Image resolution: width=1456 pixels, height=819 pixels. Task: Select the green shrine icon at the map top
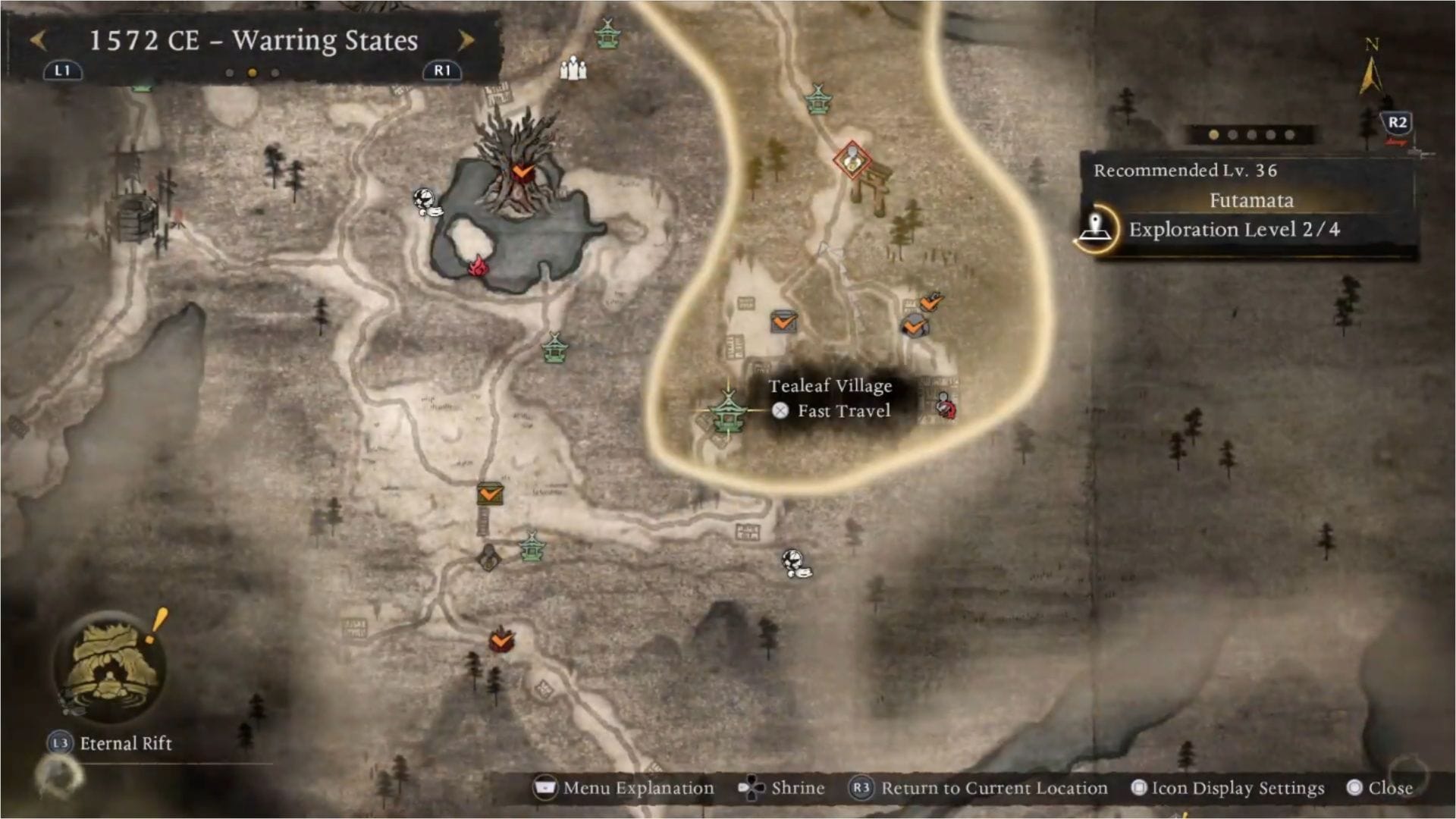(x=607, y=33)
